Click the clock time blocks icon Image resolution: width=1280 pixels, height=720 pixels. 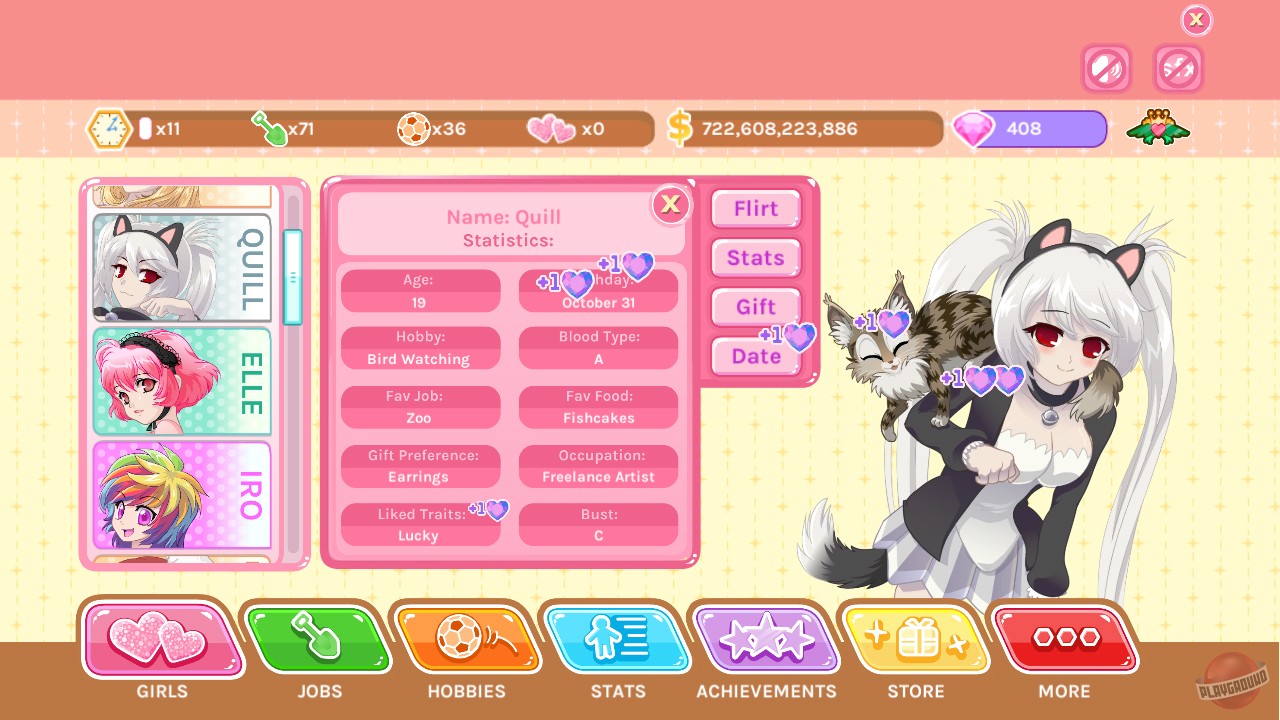pyautogui.click(x=109, y=128)
